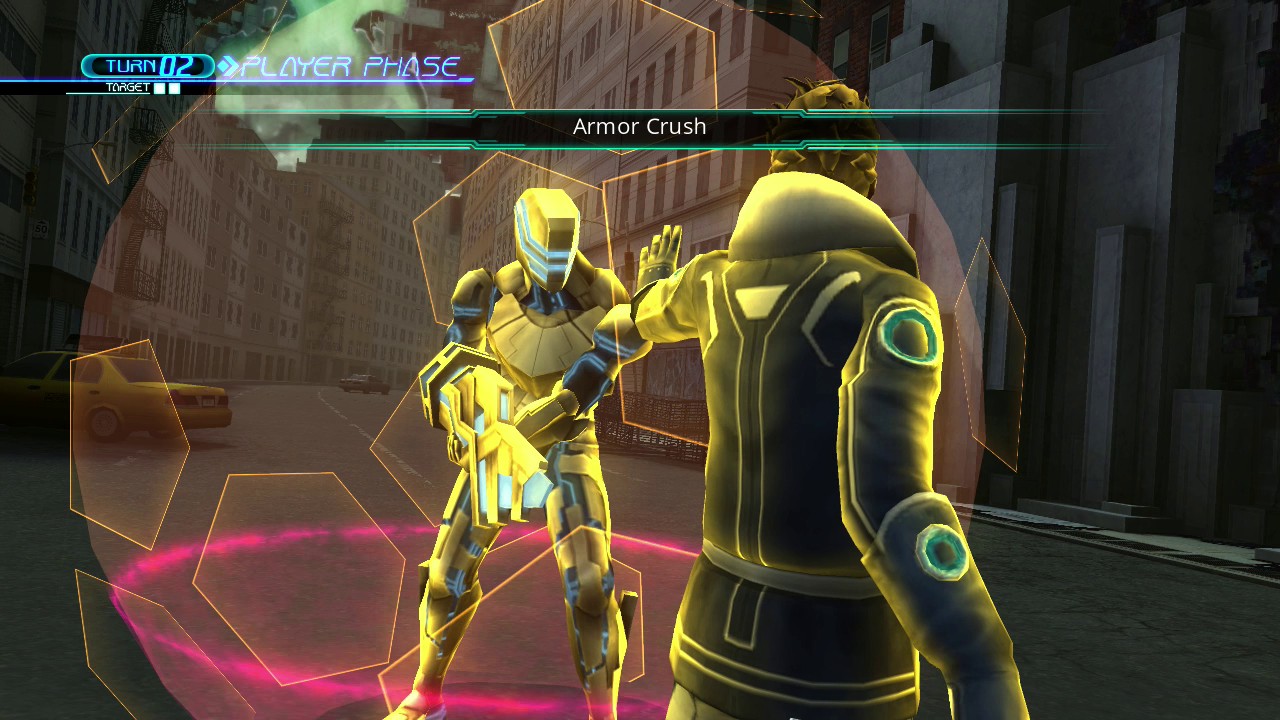1280x720 pixels.
Task: Confirm attack by clicking Armor Crush
Action: pyautogui.click(x=639, y=127)
